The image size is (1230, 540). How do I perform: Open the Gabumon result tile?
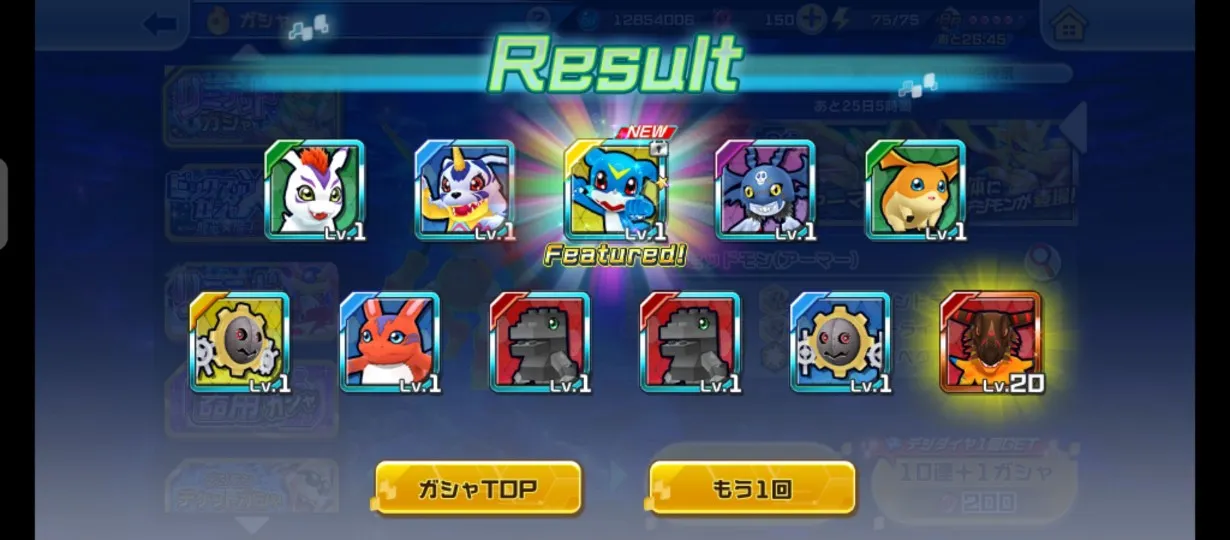[x=465, y=190]
